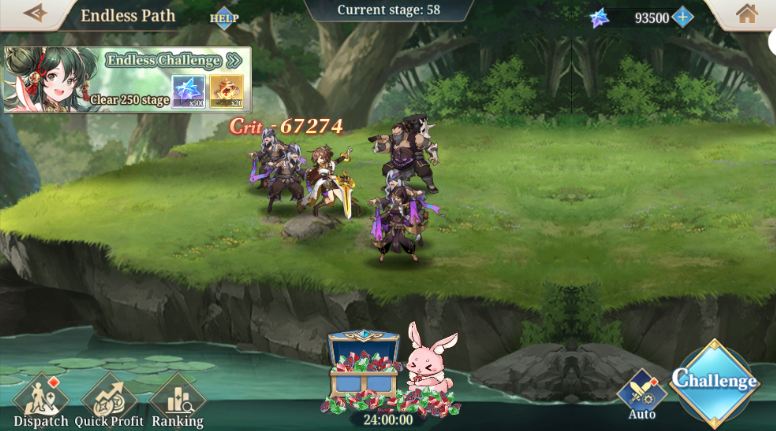The height and width of the screenshot is (431, 776).
Task: Add more gems with plus button
Action: point(683,17)
